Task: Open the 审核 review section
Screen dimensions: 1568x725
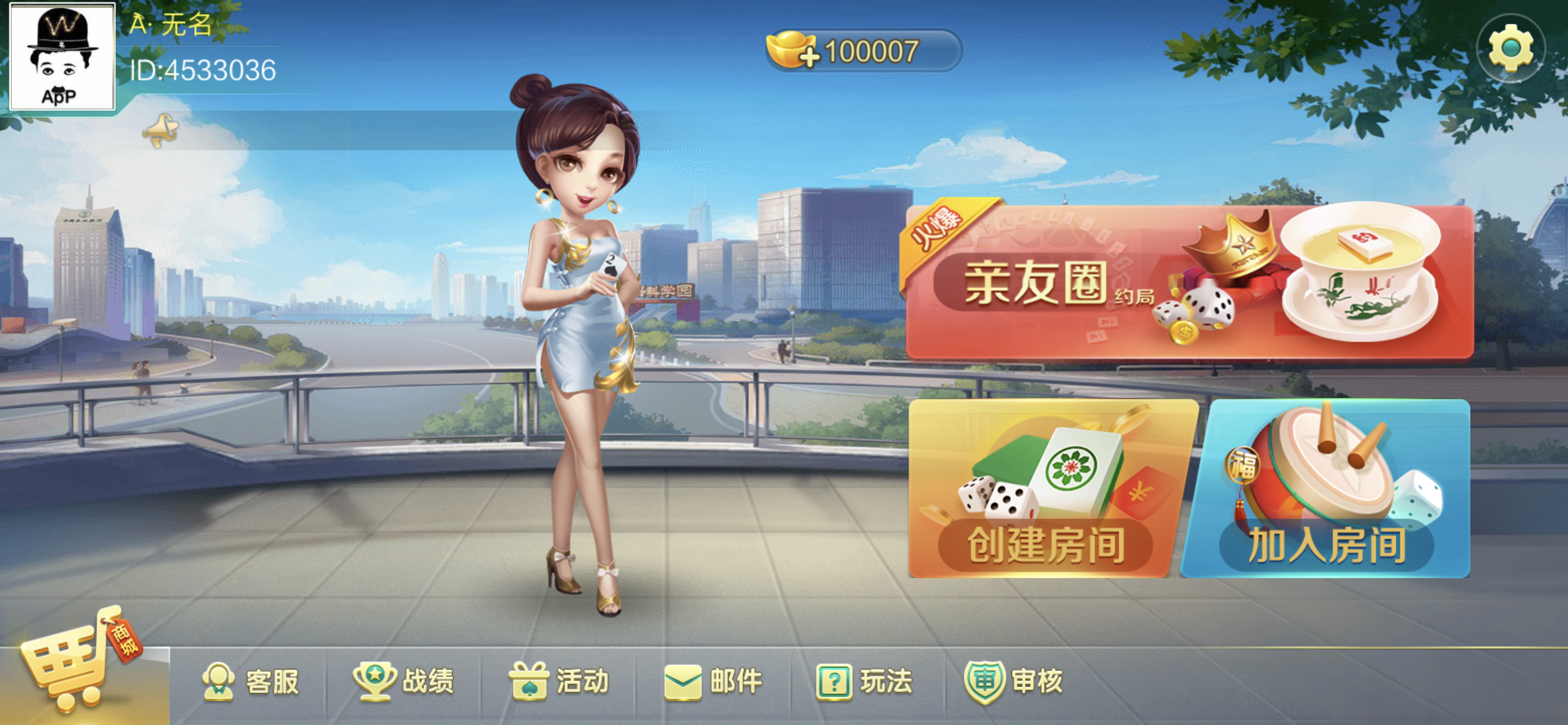Action: (1014, 680)
